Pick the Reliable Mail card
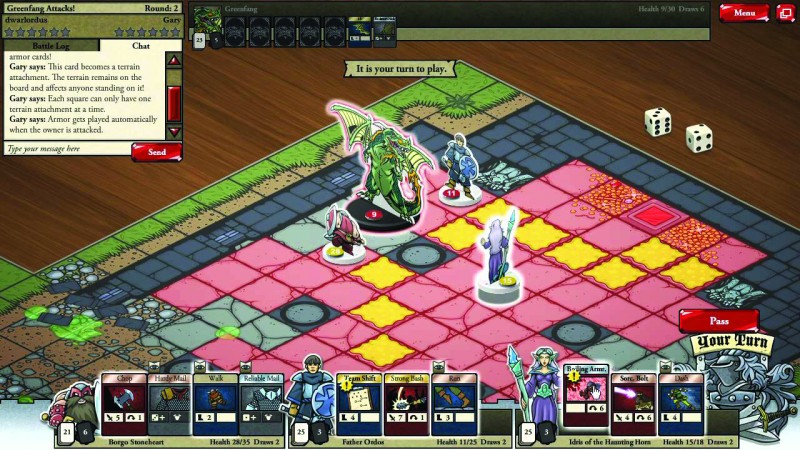Viewport: 800px width, 450px height. click(261, 405)
